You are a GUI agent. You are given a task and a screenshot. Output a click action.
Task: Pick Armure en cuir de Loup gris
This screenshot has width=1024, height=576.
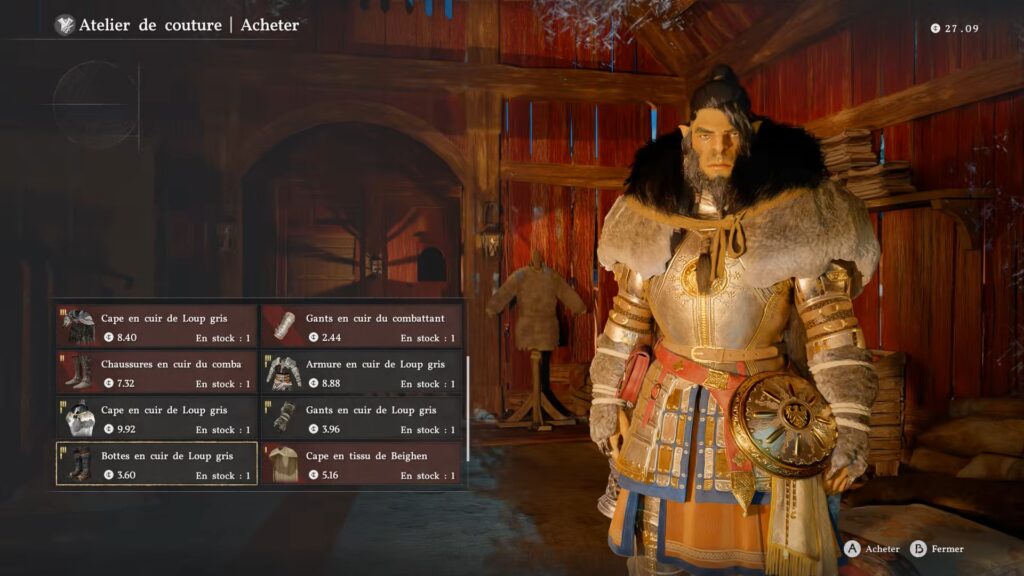pyautogui.click(x=363, y=373)
